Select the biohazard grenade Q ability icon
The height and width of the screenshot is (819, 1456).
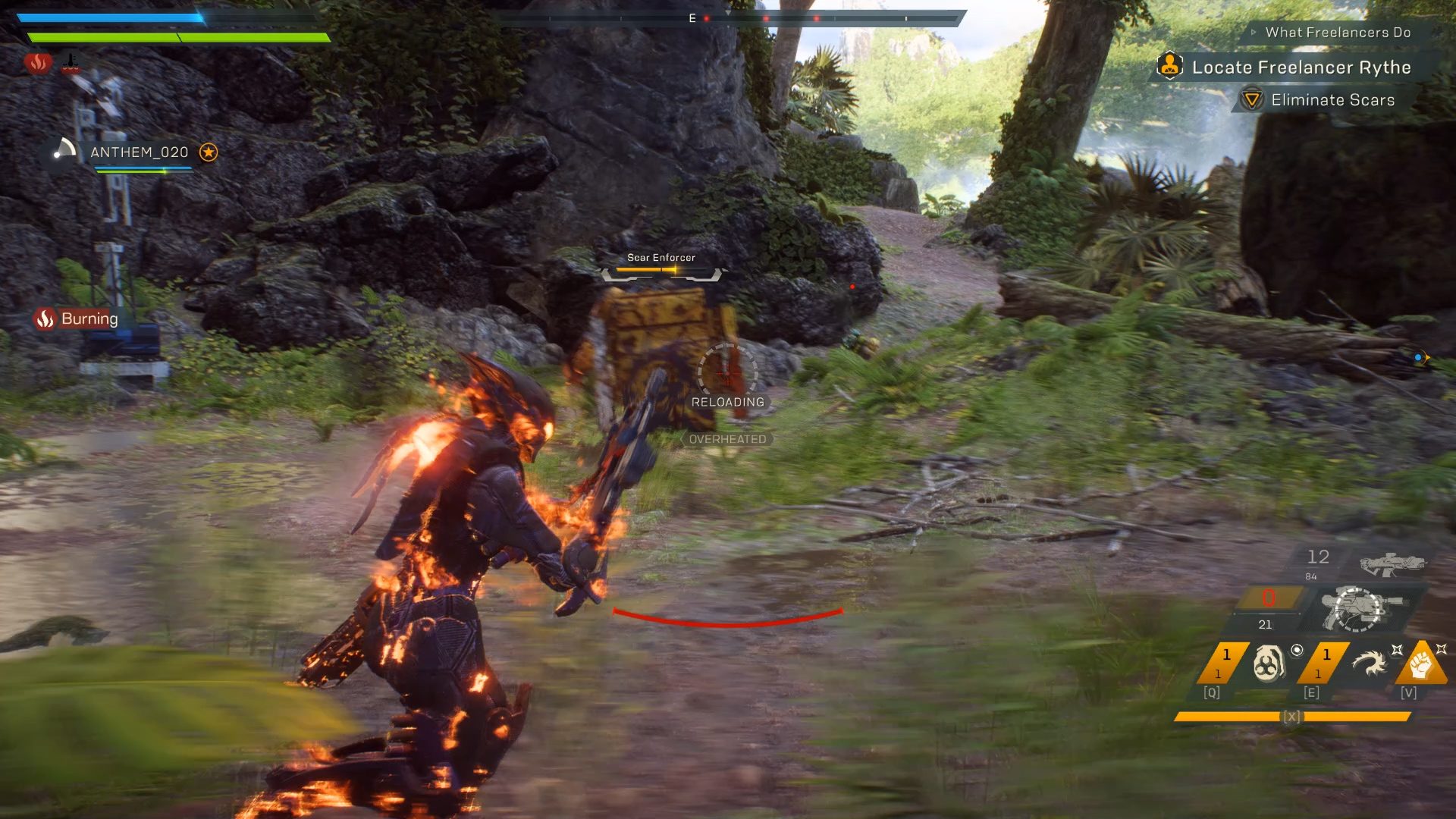point(1269,664)
